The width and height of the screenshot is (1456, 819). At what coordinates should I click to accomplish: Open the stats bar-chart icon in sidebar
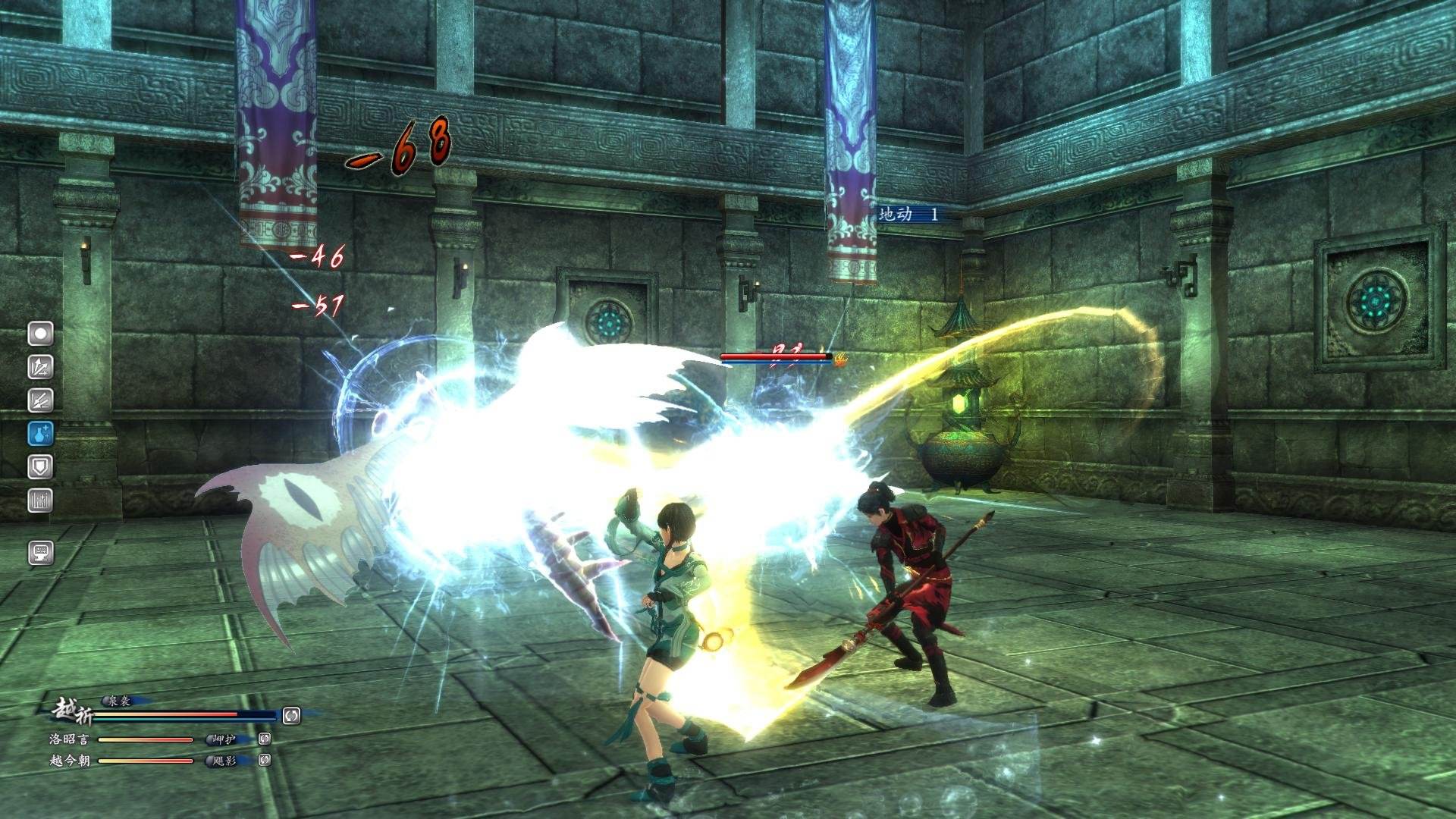41,498
